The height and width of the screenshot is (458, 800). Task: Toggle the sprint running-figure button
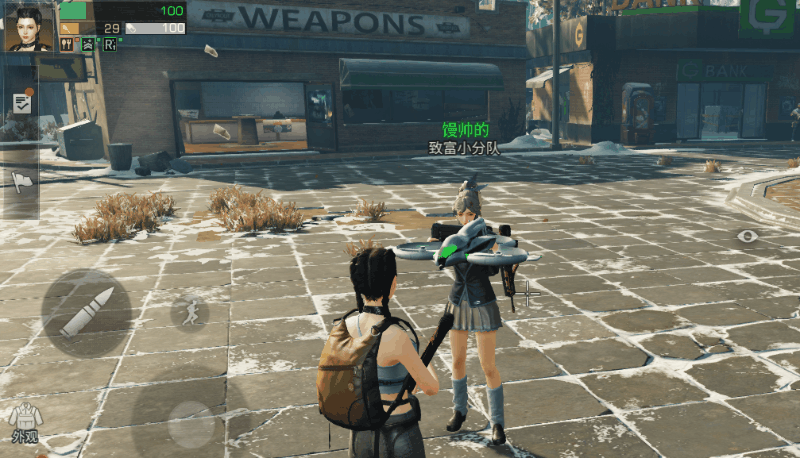pos(189,312)
